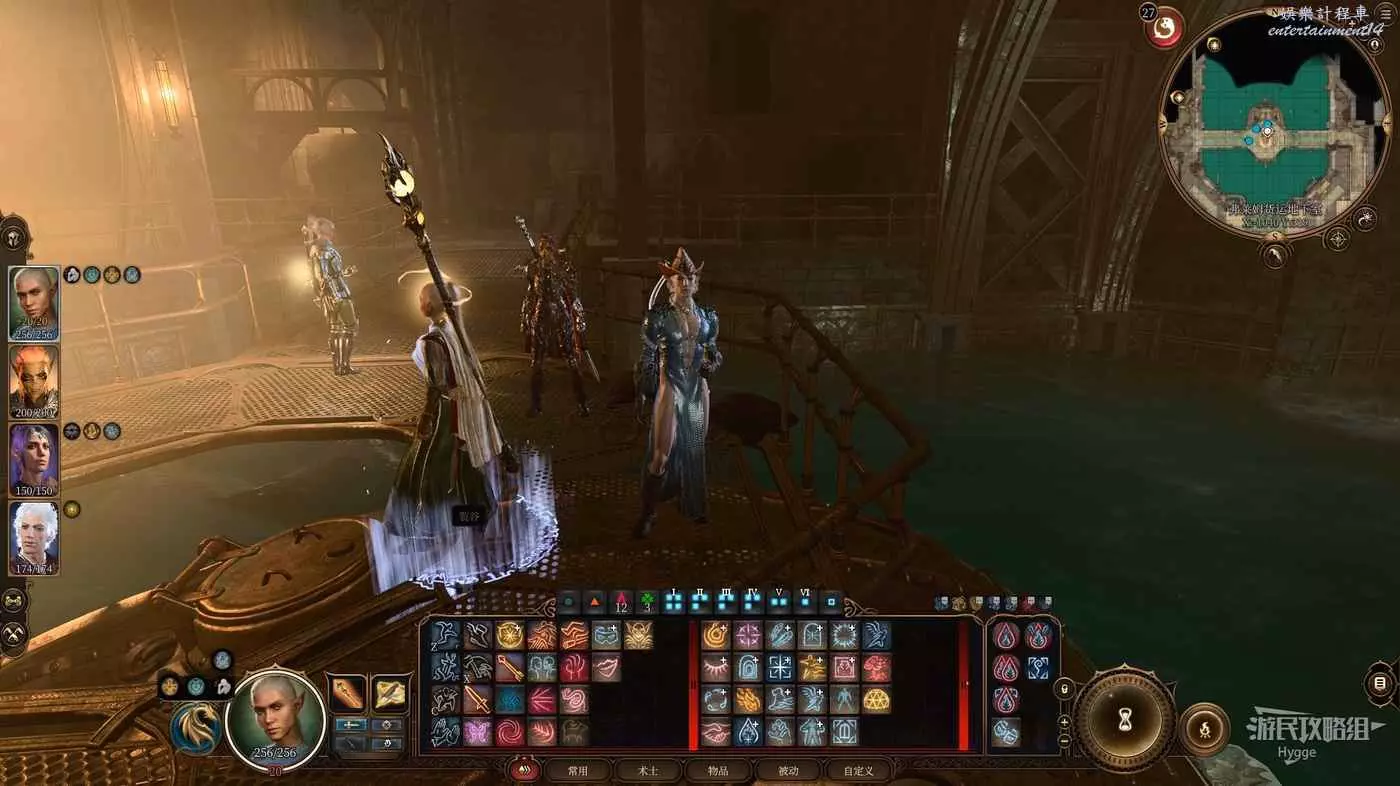Select the 被动 hotbar tab

[788, 771]
